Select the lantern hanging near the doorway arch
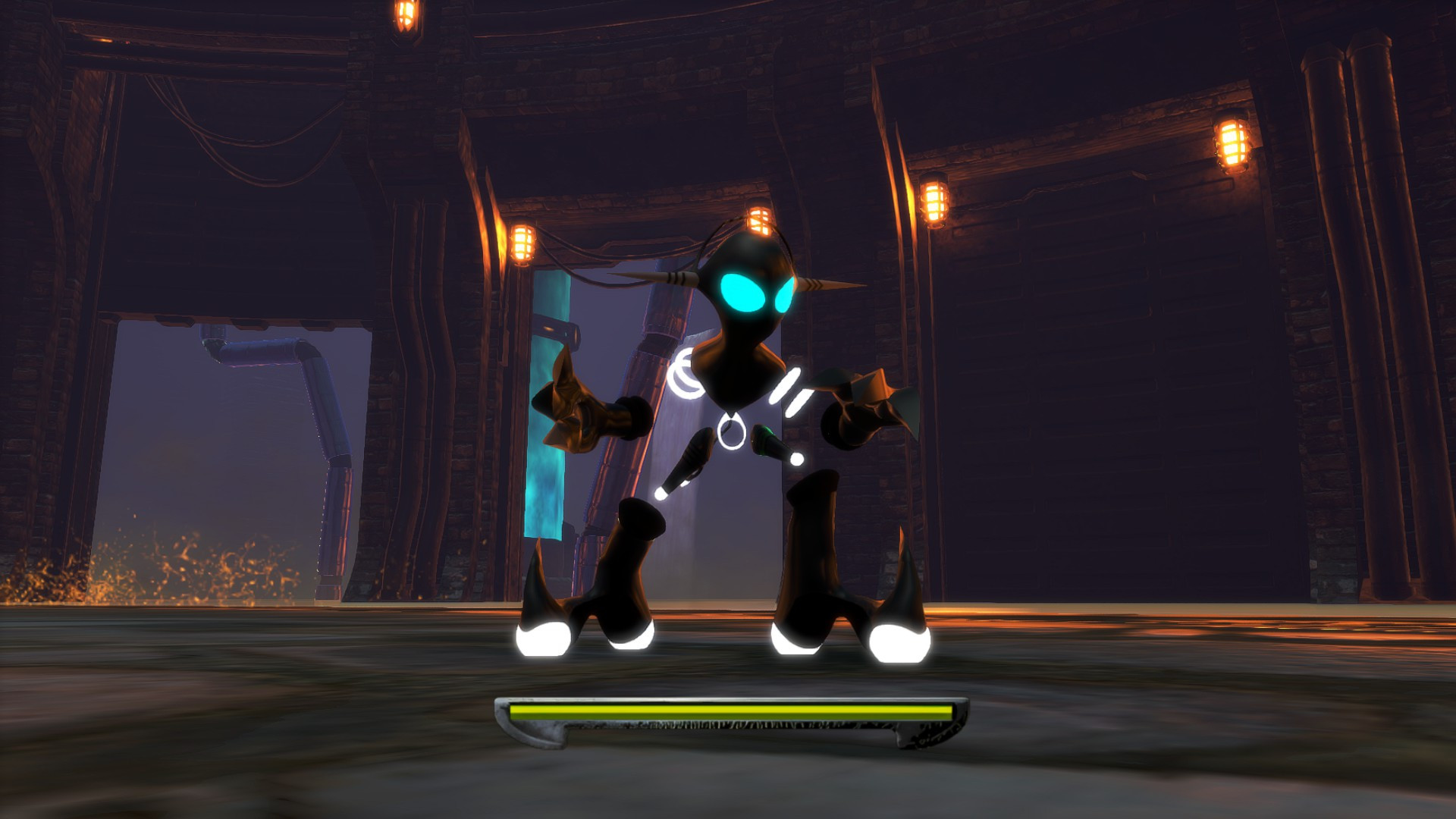The image size is (1456, 819). click(522, 243)
